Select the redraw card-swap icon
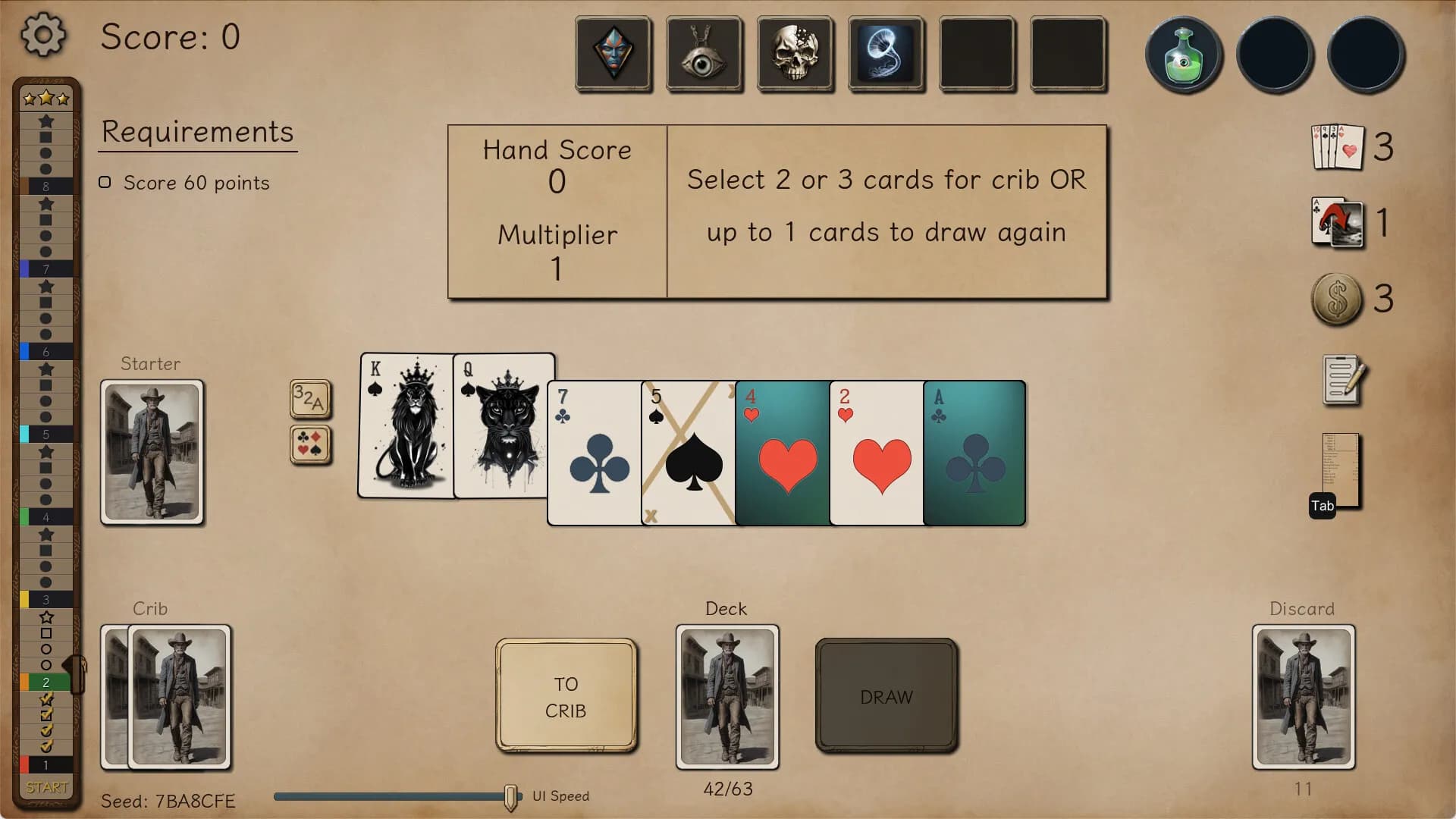The height and width of the screenshot is (819, 1456). click(1338, 222)
